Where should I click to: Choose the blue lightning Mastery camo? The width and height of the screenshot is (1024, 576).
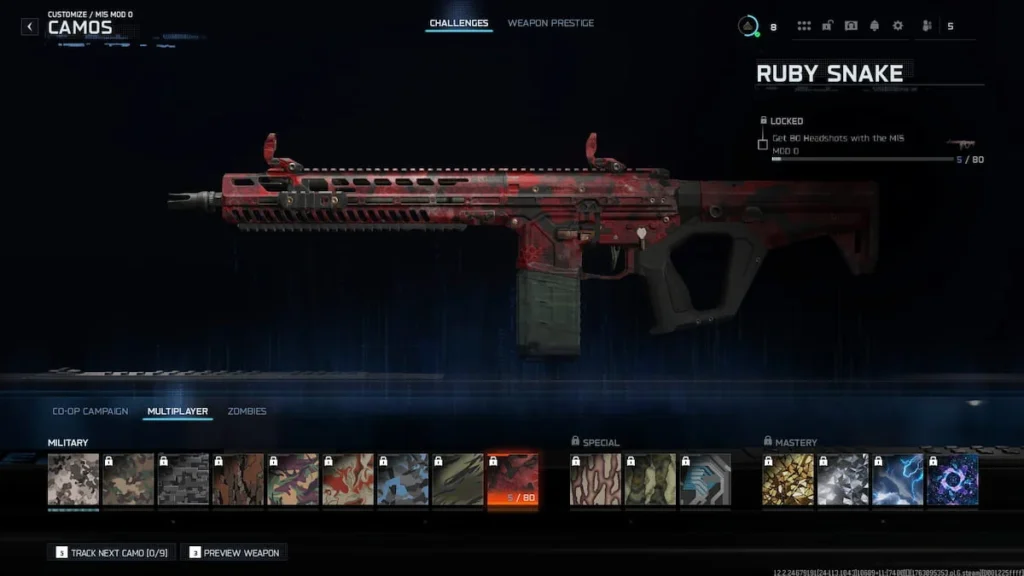click(x=897, y=479)
